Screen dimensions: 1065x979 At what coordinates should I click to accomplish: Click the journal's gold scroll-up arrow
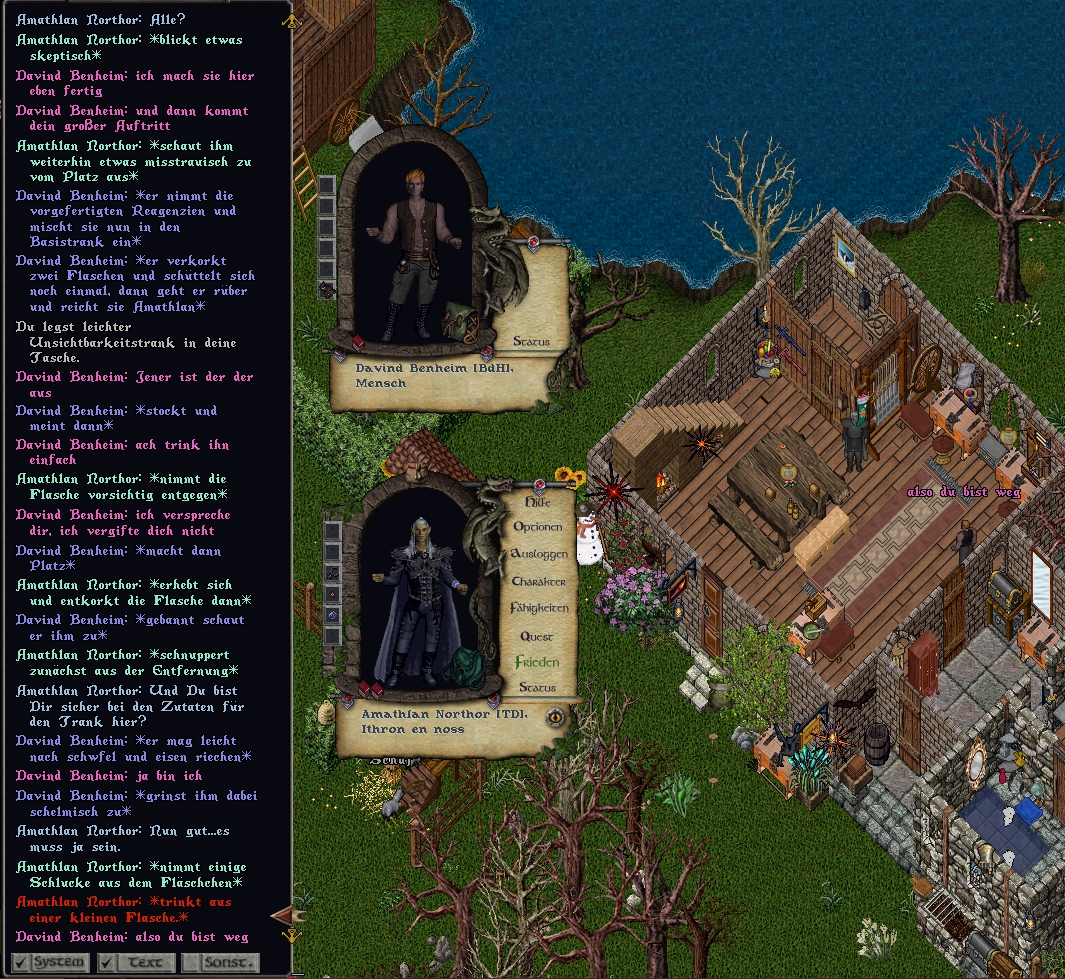click(x=291, y=19)
